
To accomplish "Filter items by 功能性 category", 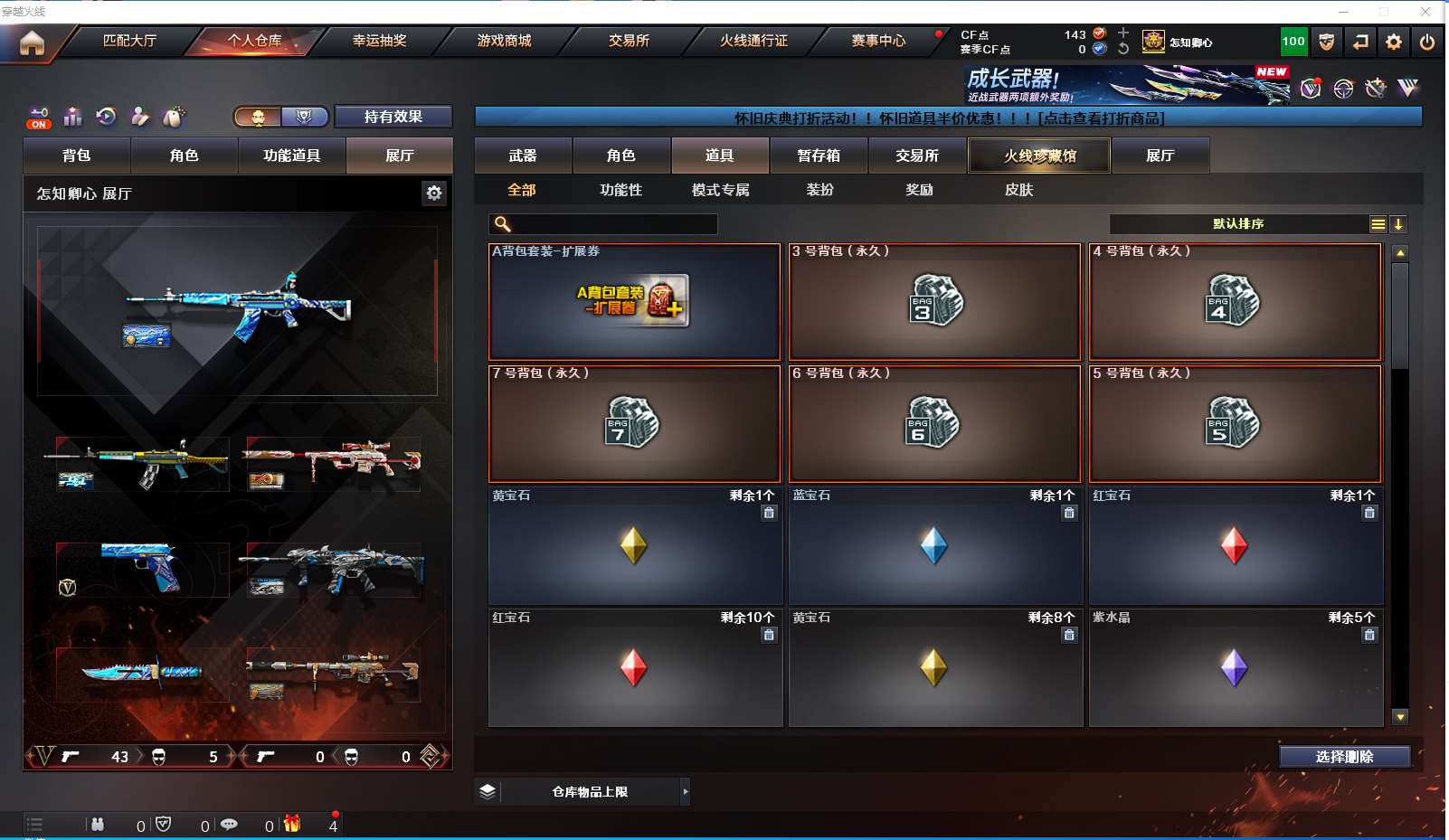I will (x=620, y=190).
